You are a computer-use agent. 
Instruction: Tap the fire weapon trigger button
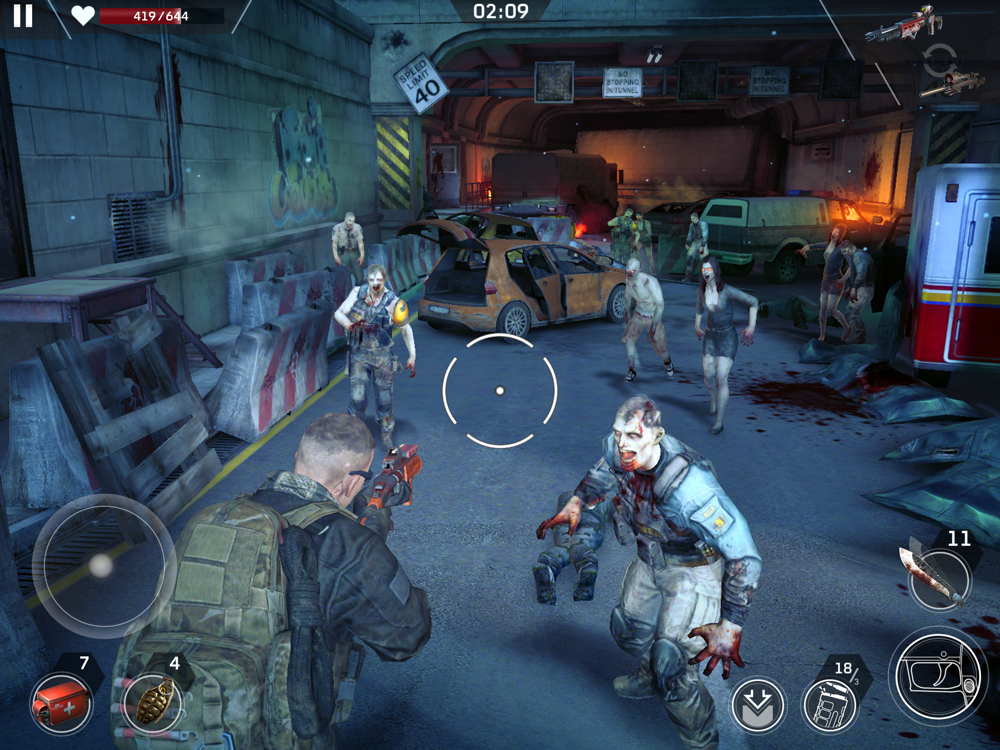coord(937,676)
